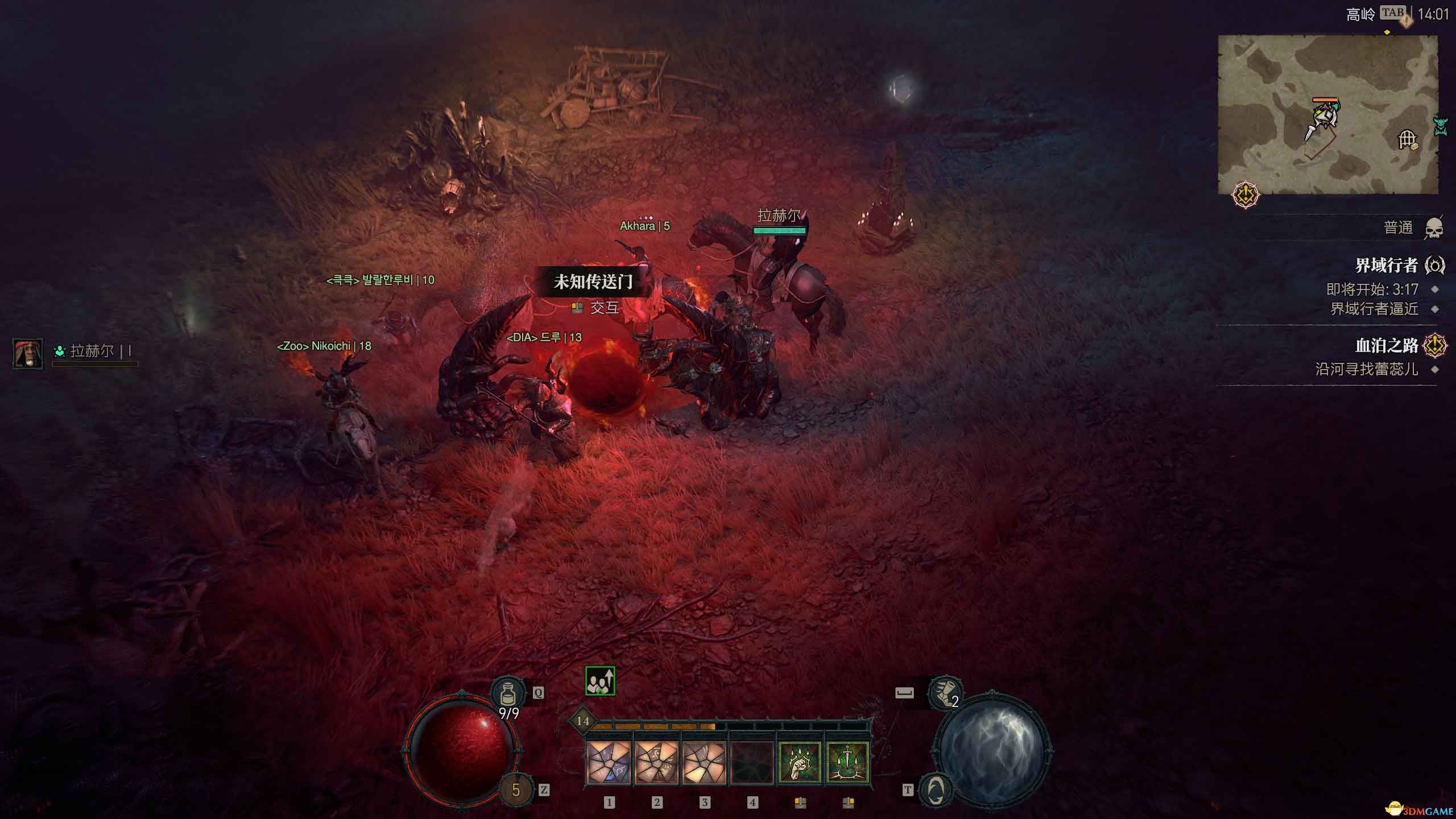Select the 拉赫尔 party portrait

coord(28,352)
